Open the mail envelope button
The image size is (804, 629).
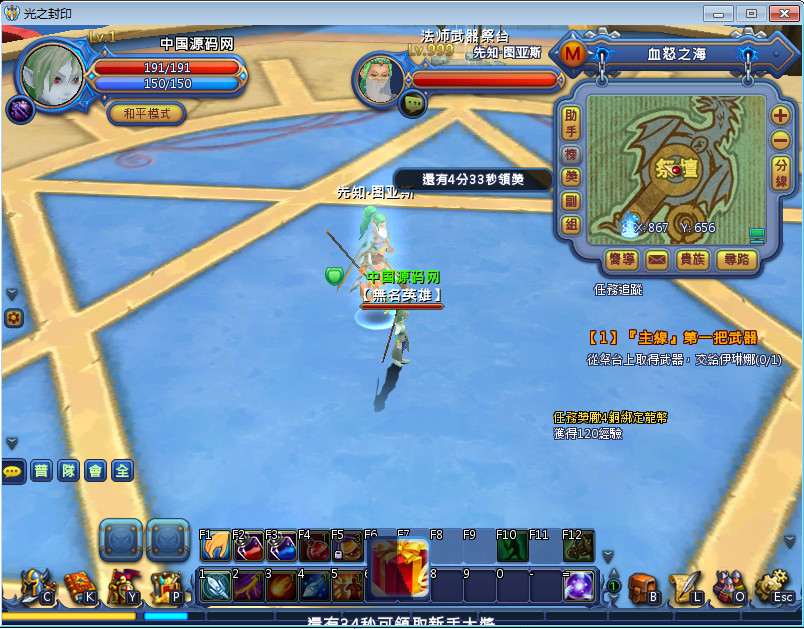(x=656, y=260)
